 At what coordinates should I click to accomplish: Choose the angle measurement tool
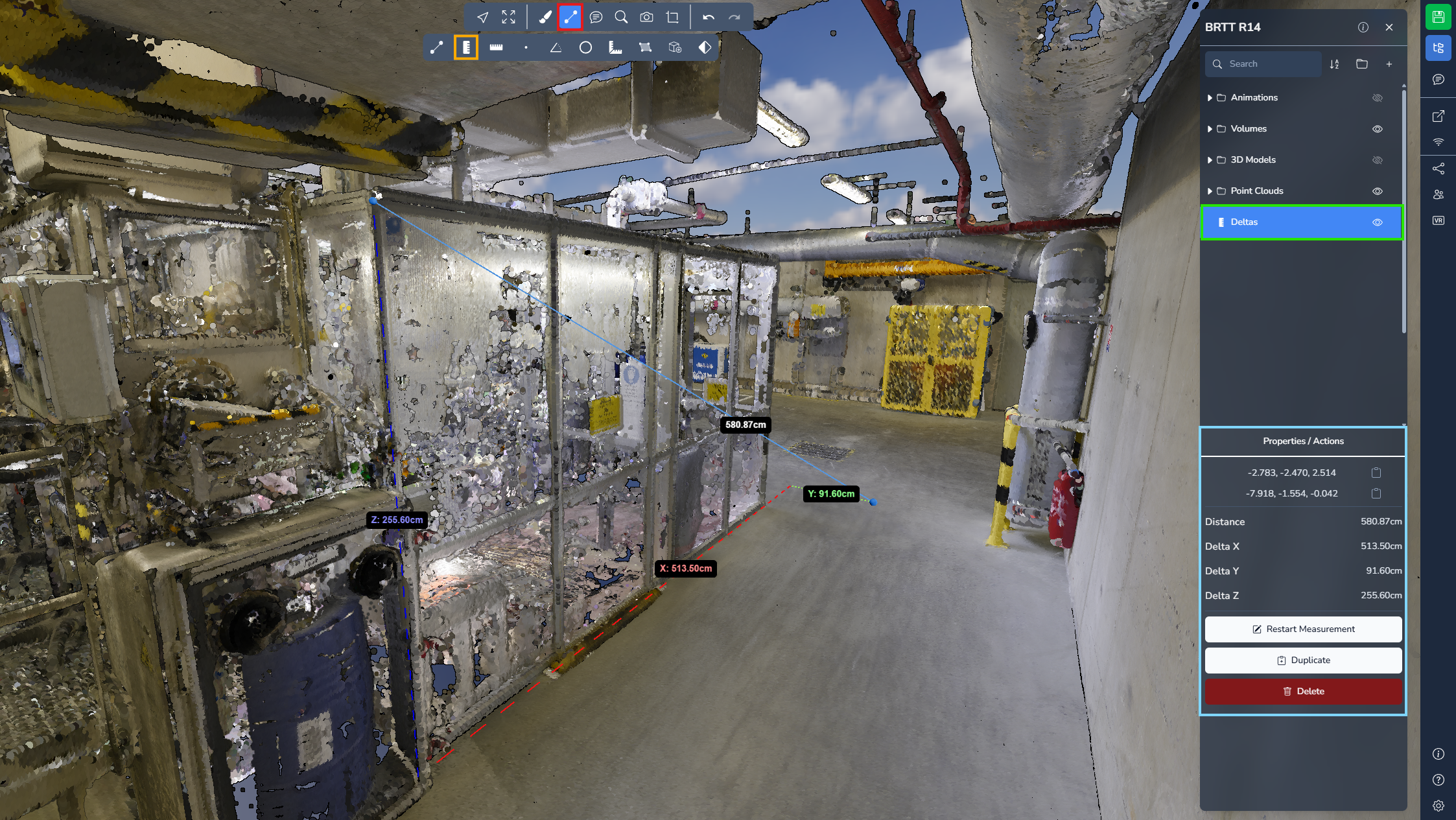pyautogui.click(x=556, y=47)
